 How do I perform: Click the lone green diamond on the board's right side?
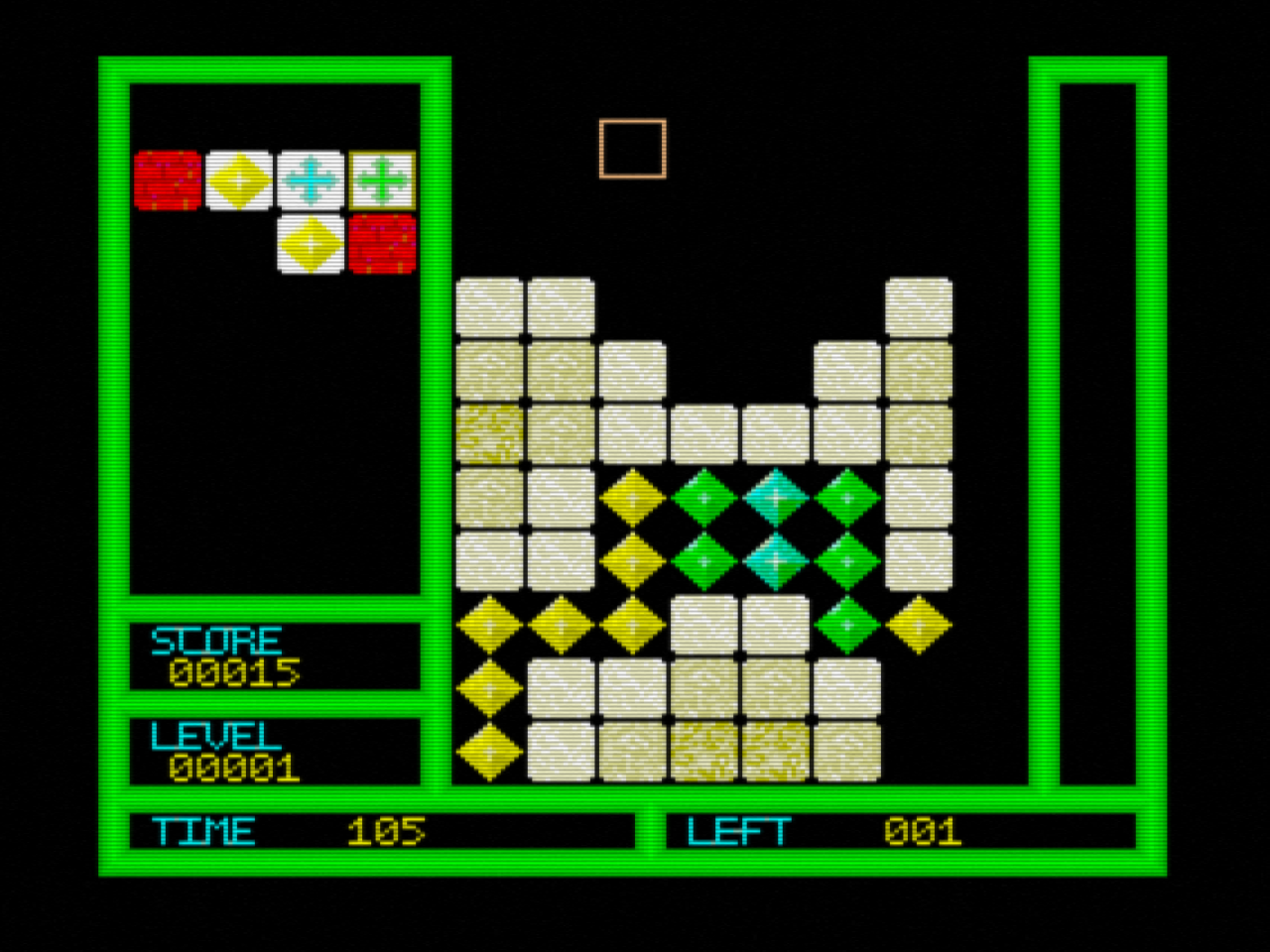[846, 625]
